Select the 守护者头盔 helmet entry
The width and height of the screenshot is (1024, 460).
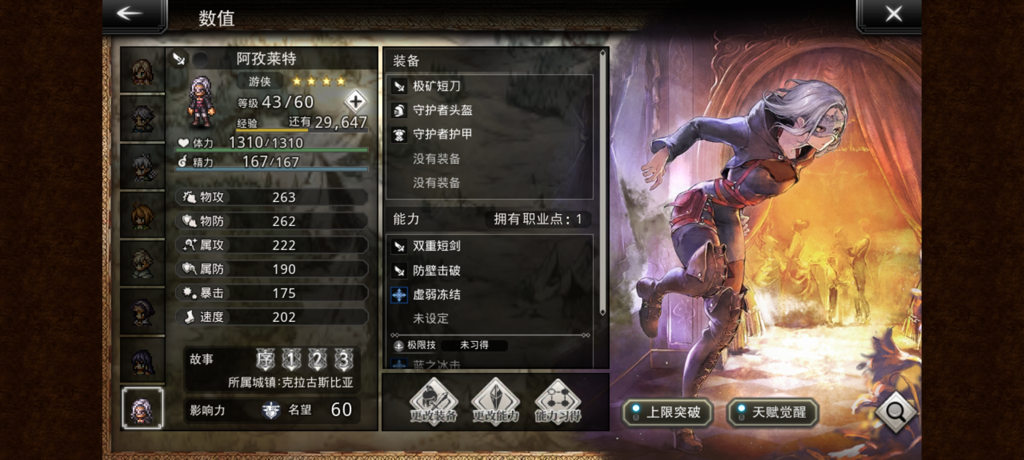(490, 111)
